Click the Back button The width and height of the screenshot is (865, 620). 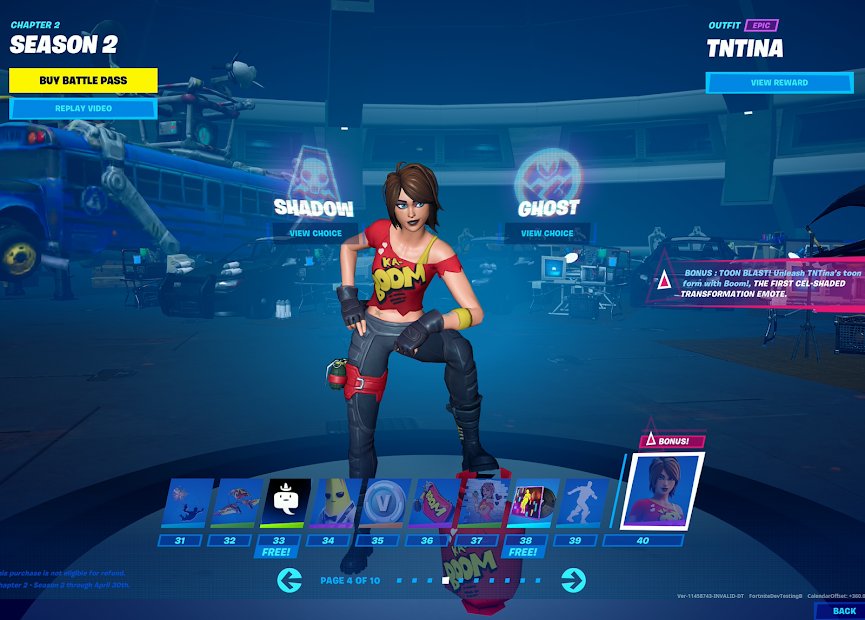(x=843, y=610)
